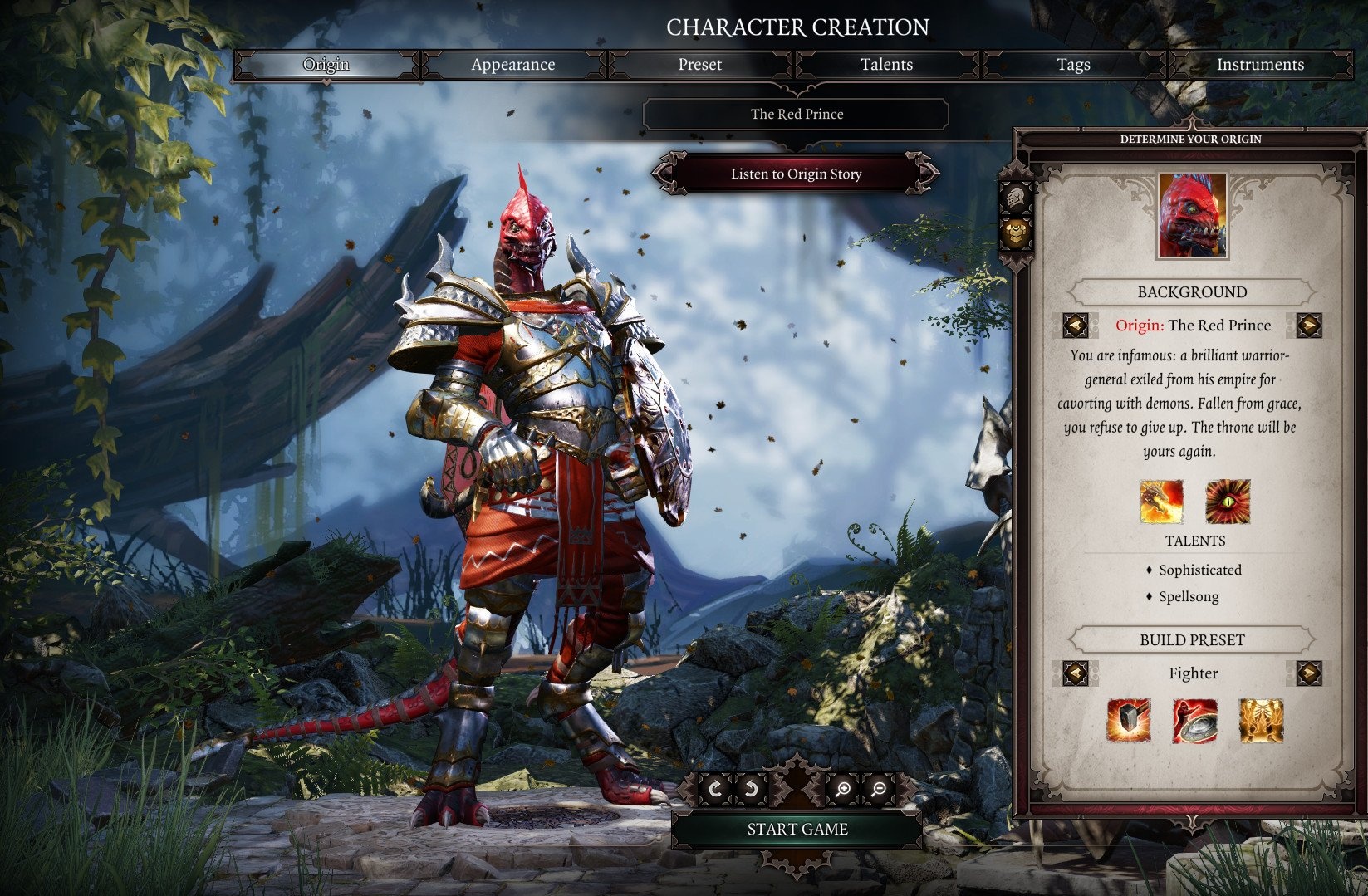This screenshot has width=1368, height=896.
Task: Click the Origin tab
Action: pos(326,65)
